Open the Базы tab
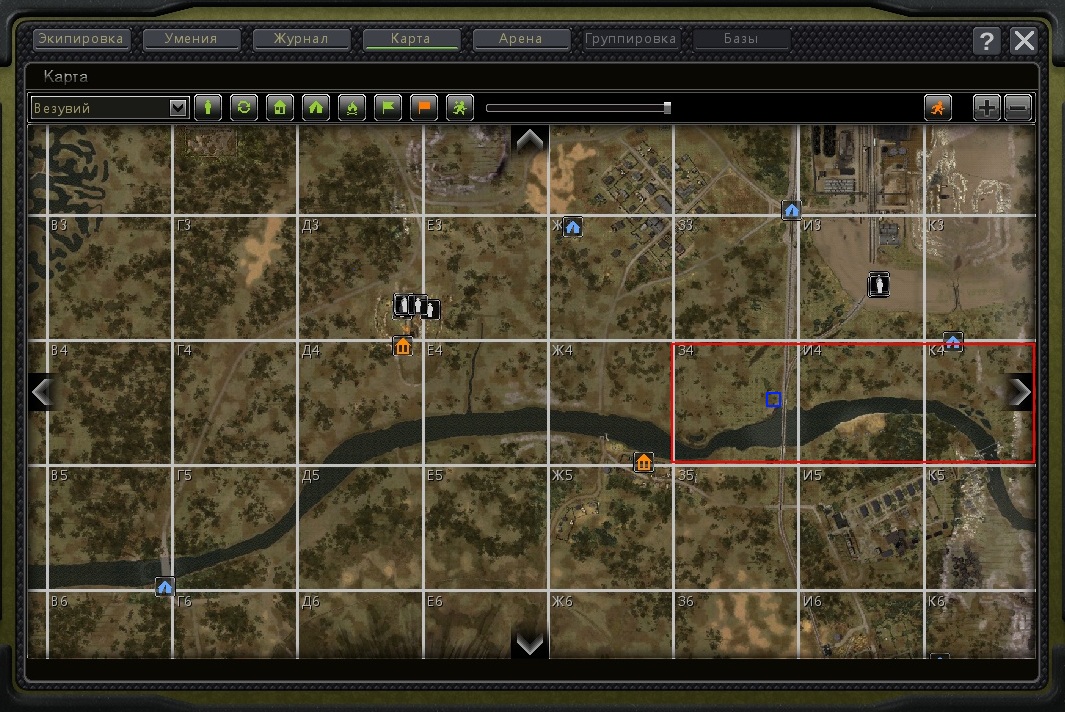The width and height of the screenshot is (1065, 712). point(741,40)
